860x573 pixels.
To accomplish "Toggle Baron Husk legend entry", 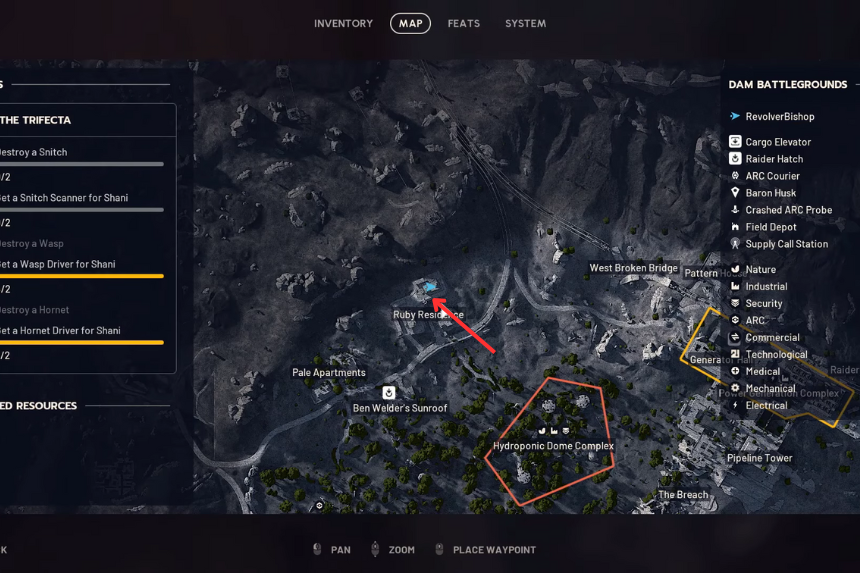I will [771, 193].
